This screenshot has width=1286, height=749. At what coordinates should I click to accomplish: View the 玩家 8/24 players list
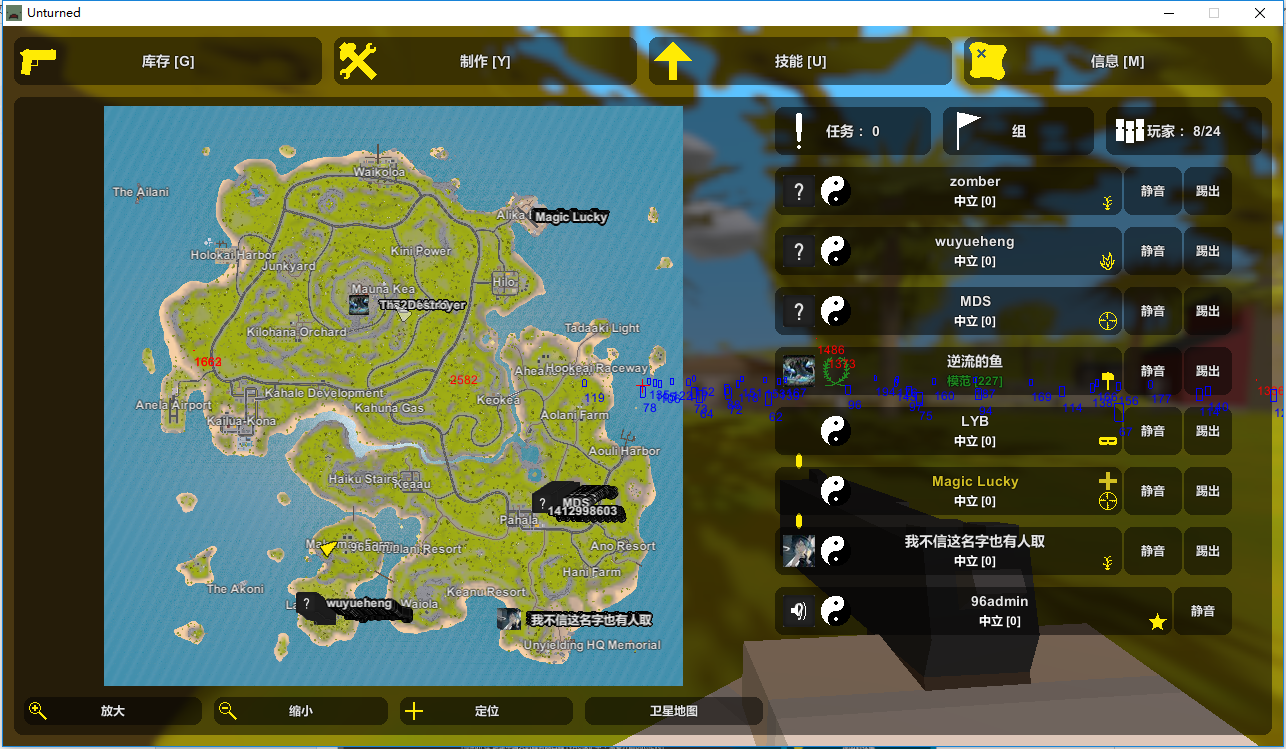point(1183,131)
